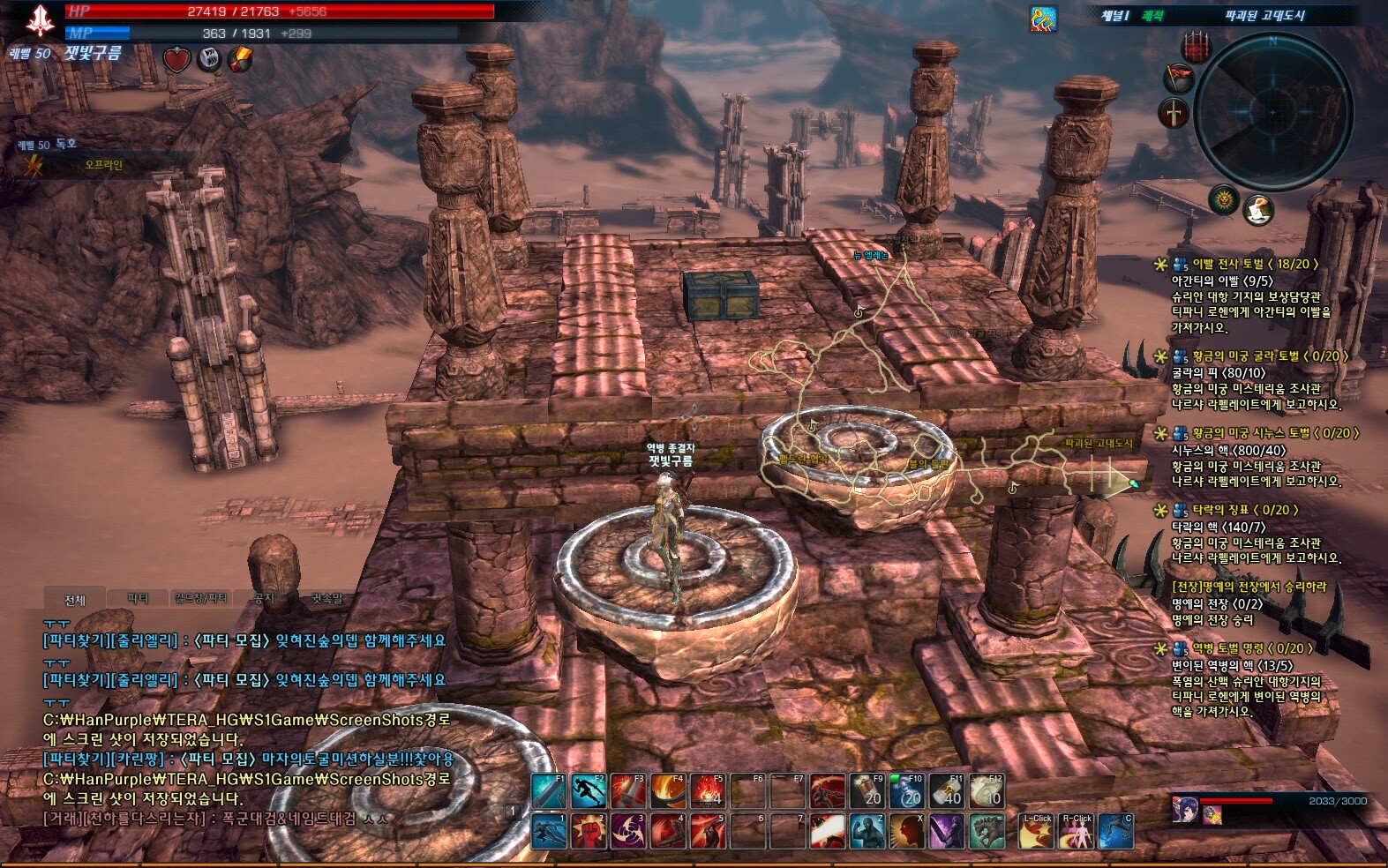This screenshot has height=868, width=1388.
Task: Select the red flag icon near minimap
Action: click(1179, 79)
